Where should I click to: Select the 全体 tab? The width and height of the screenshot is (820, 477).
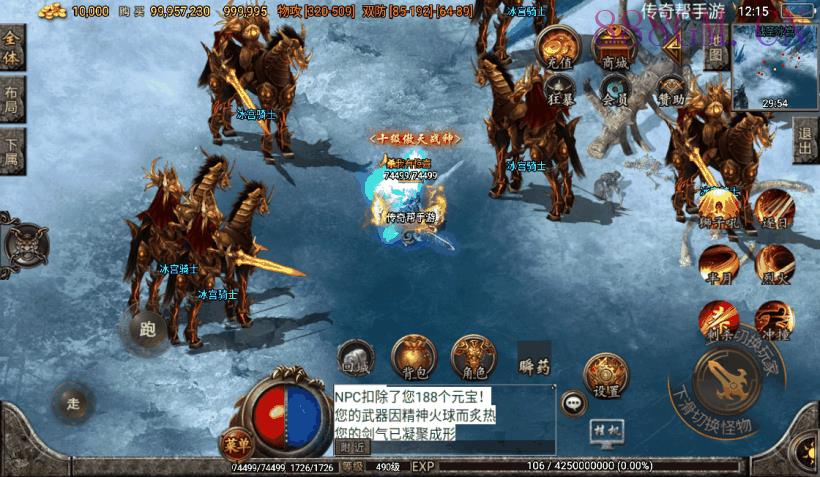12,47
